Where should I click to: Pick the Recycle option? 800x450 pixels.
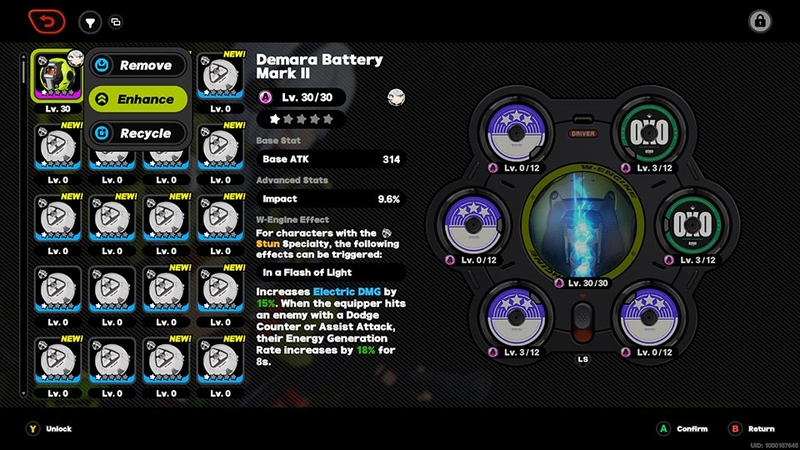click(137, 133)
